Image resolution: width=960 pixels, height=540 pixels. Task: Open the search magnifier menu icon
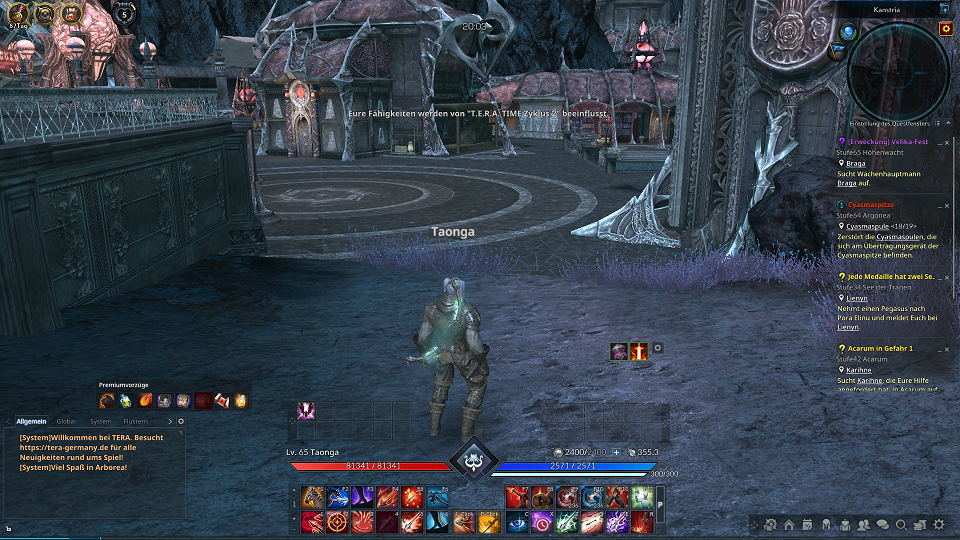click(901, 524)
